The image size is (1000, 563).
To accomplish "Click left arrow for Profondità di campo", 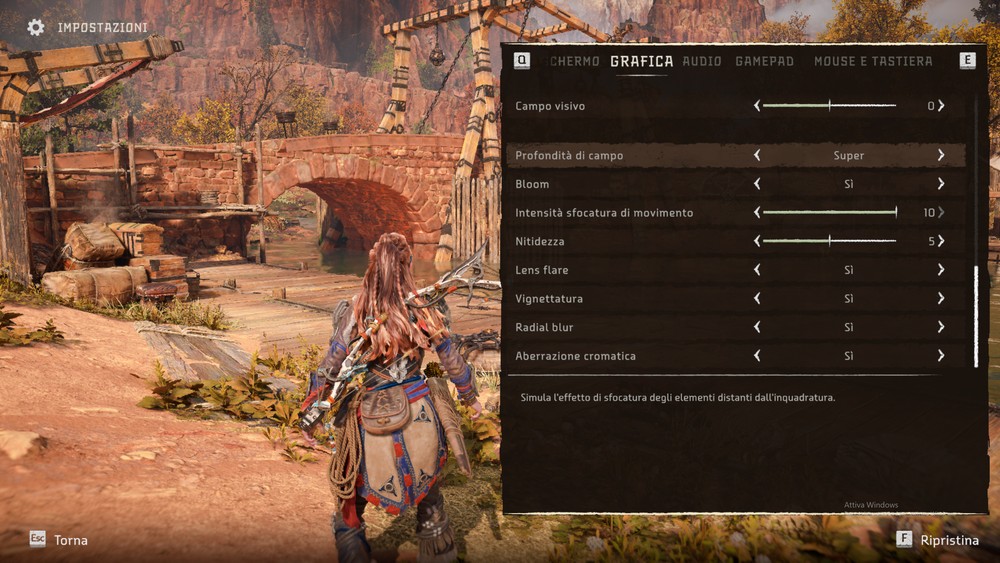I will coord(757,156).
